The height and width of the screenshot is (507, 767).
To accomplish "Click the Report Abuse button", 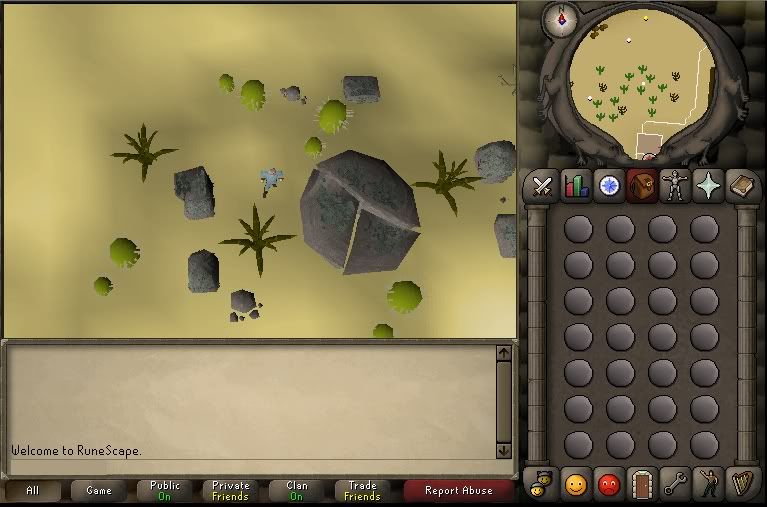I will (458, 491).
